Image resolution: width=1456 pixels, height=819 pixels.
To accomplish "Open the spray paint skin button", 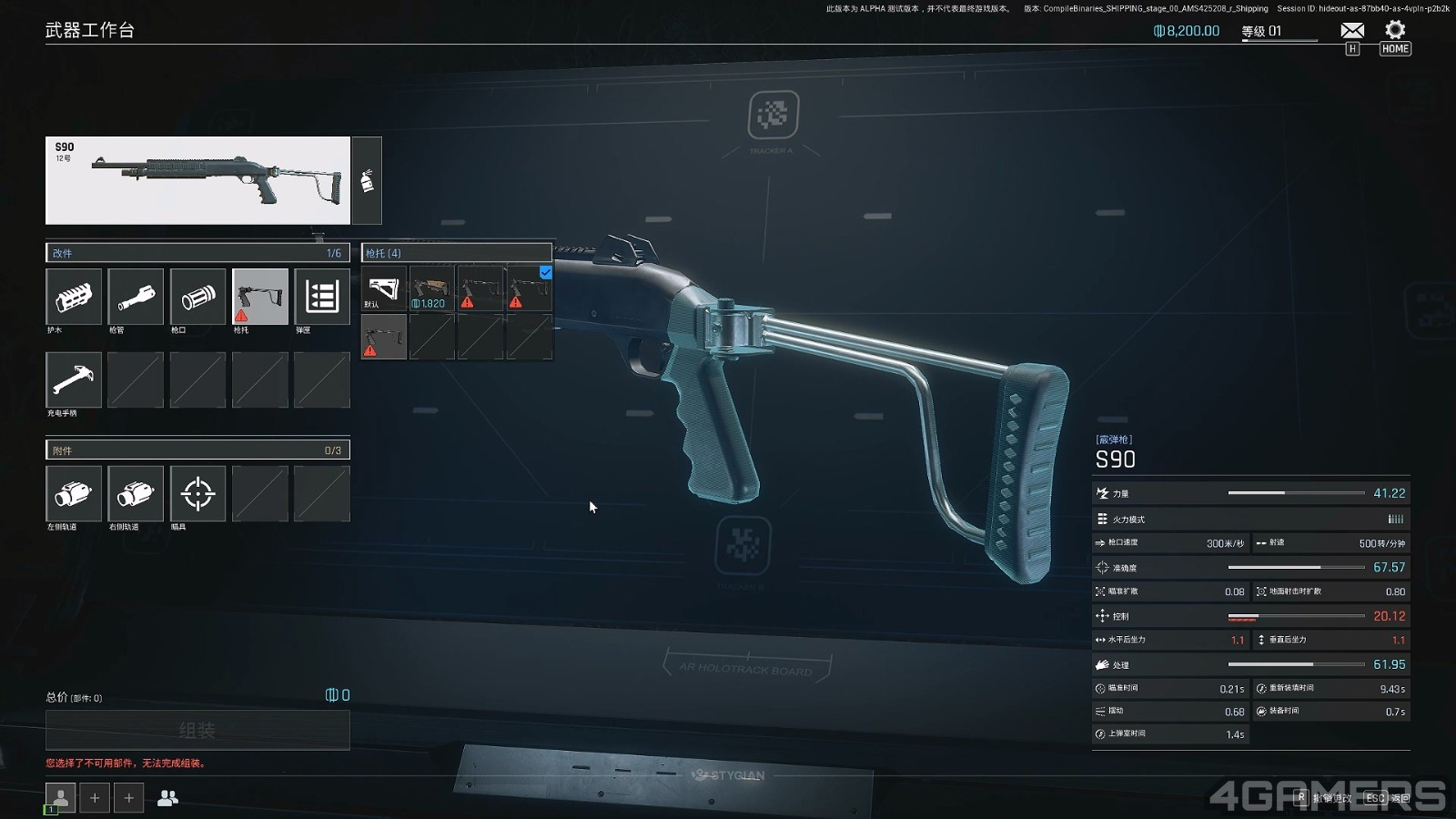I will (x=367, y=180).
